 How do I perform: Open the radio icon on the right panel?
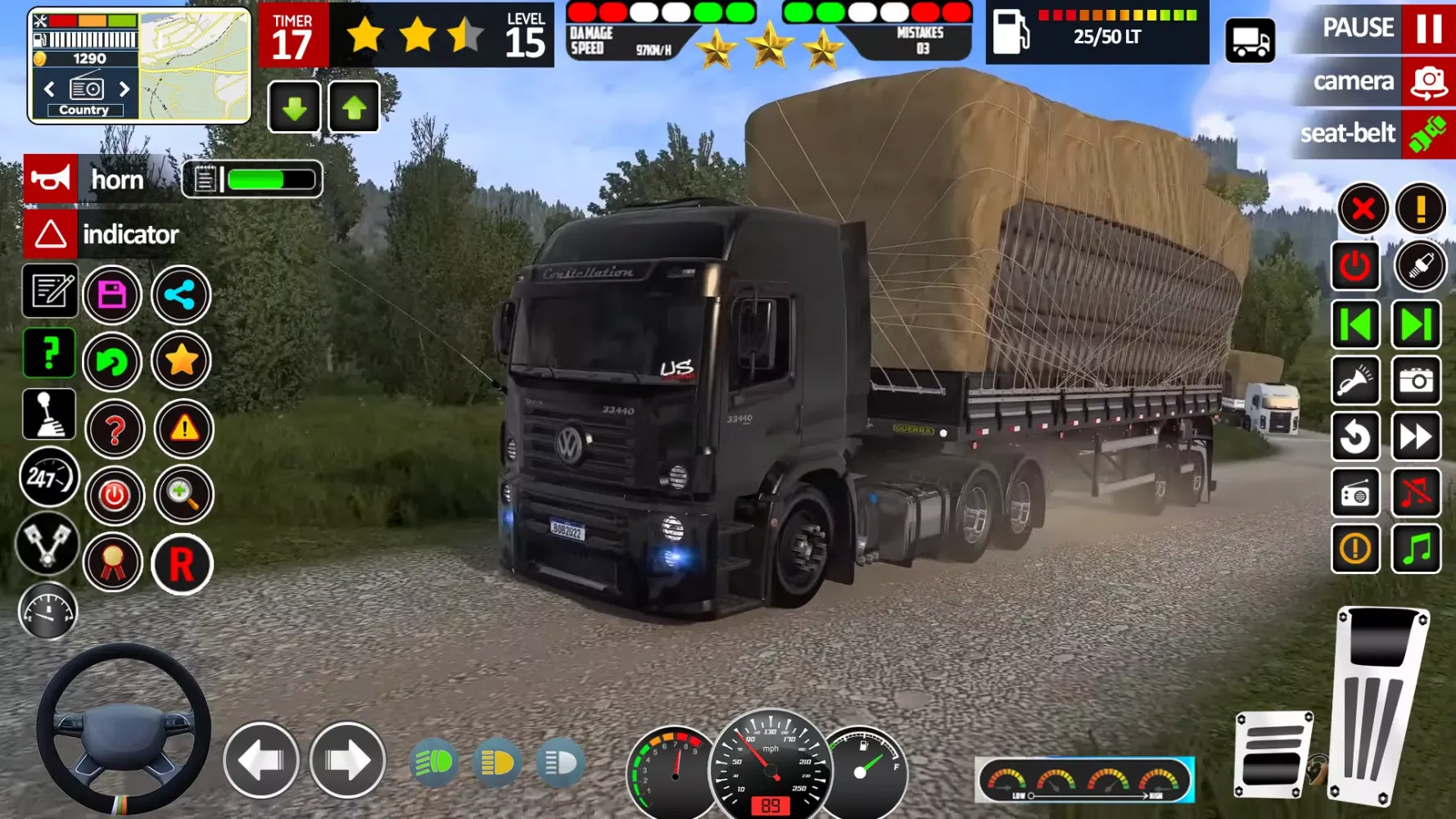[1357, 493]
